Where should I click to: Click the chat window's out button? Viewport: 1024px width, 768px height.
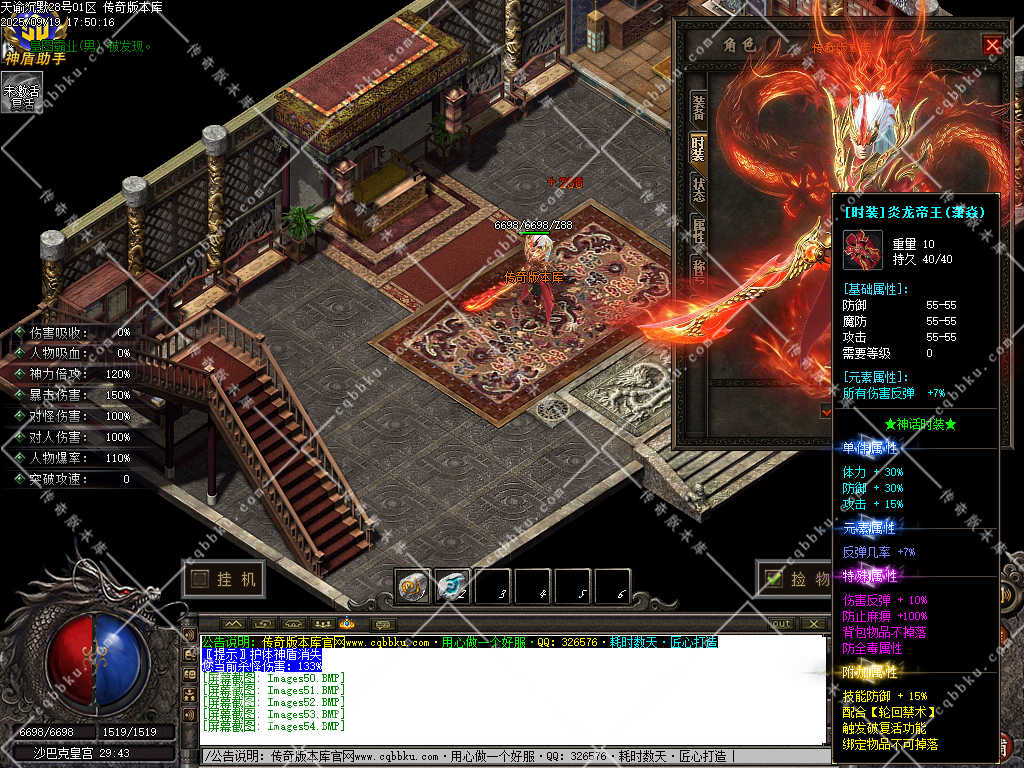pos(781,624)
